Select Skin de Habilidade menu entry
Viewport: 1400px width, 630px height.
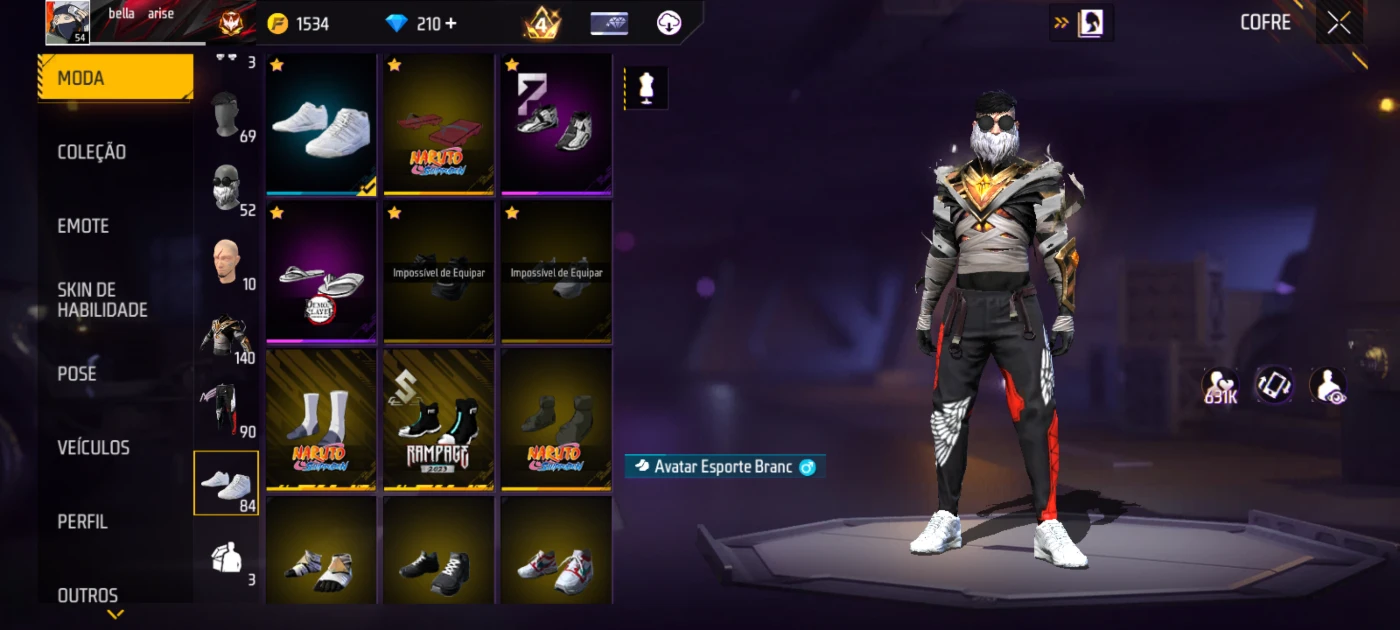click(102, 300)
